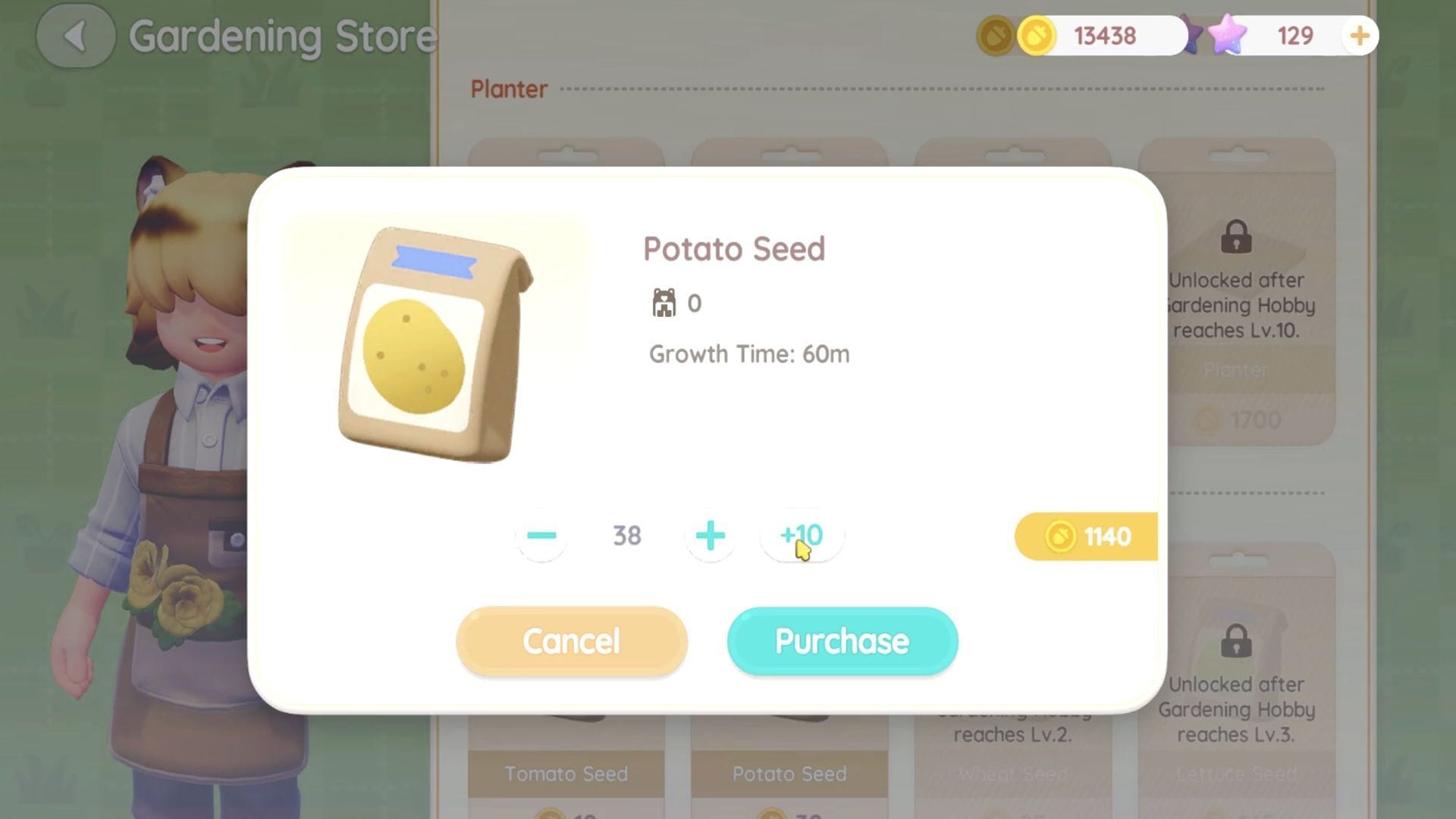Click the Planter section header
The image size is (1456, 819).
point(509,89)
